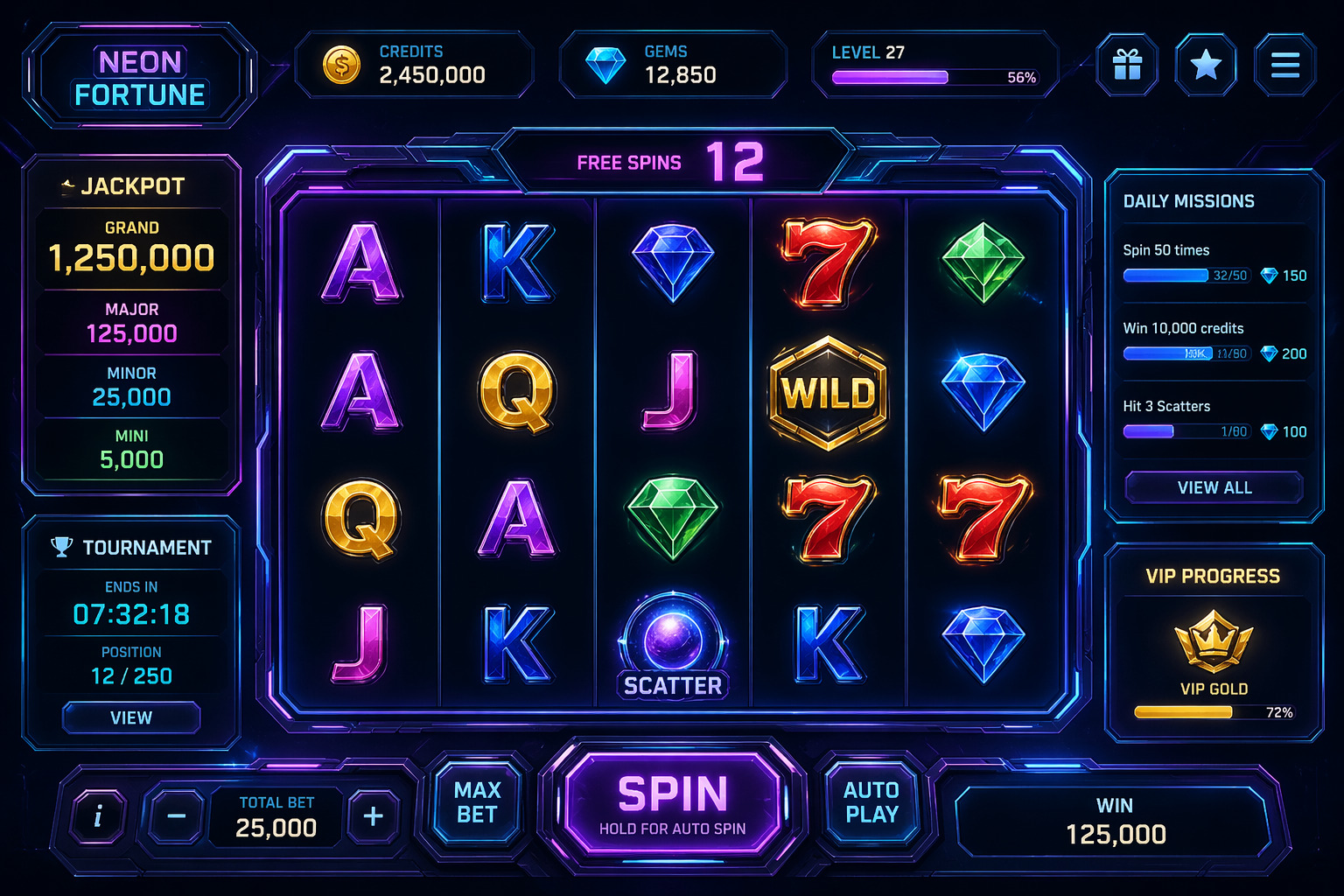The width and height of the screenshot is (1344, 896).
Task: Open the VIEW ALL missions list
Action: pyautogui.click(x=1214, y=487)
